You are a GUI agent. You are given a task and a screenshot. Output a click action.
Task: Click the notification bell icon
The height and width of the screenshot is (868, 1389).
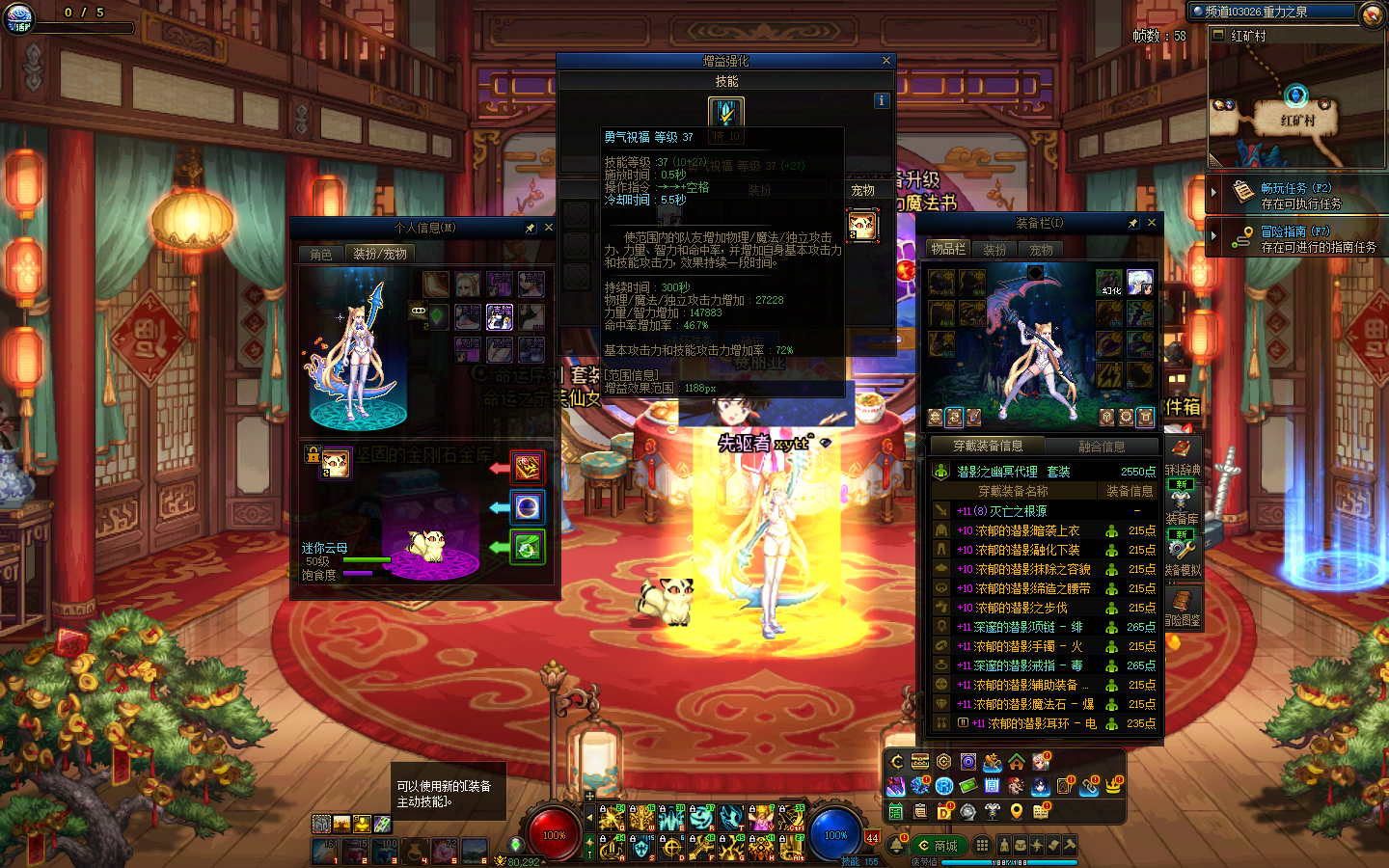[896, 846]
